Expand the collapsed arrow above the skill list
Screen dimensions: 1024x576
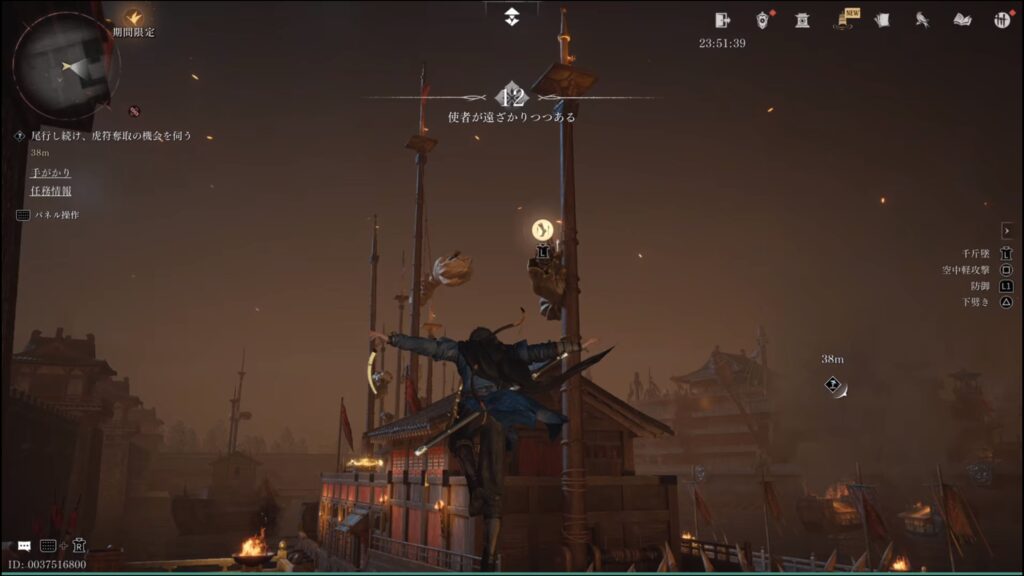point(1006,231)
